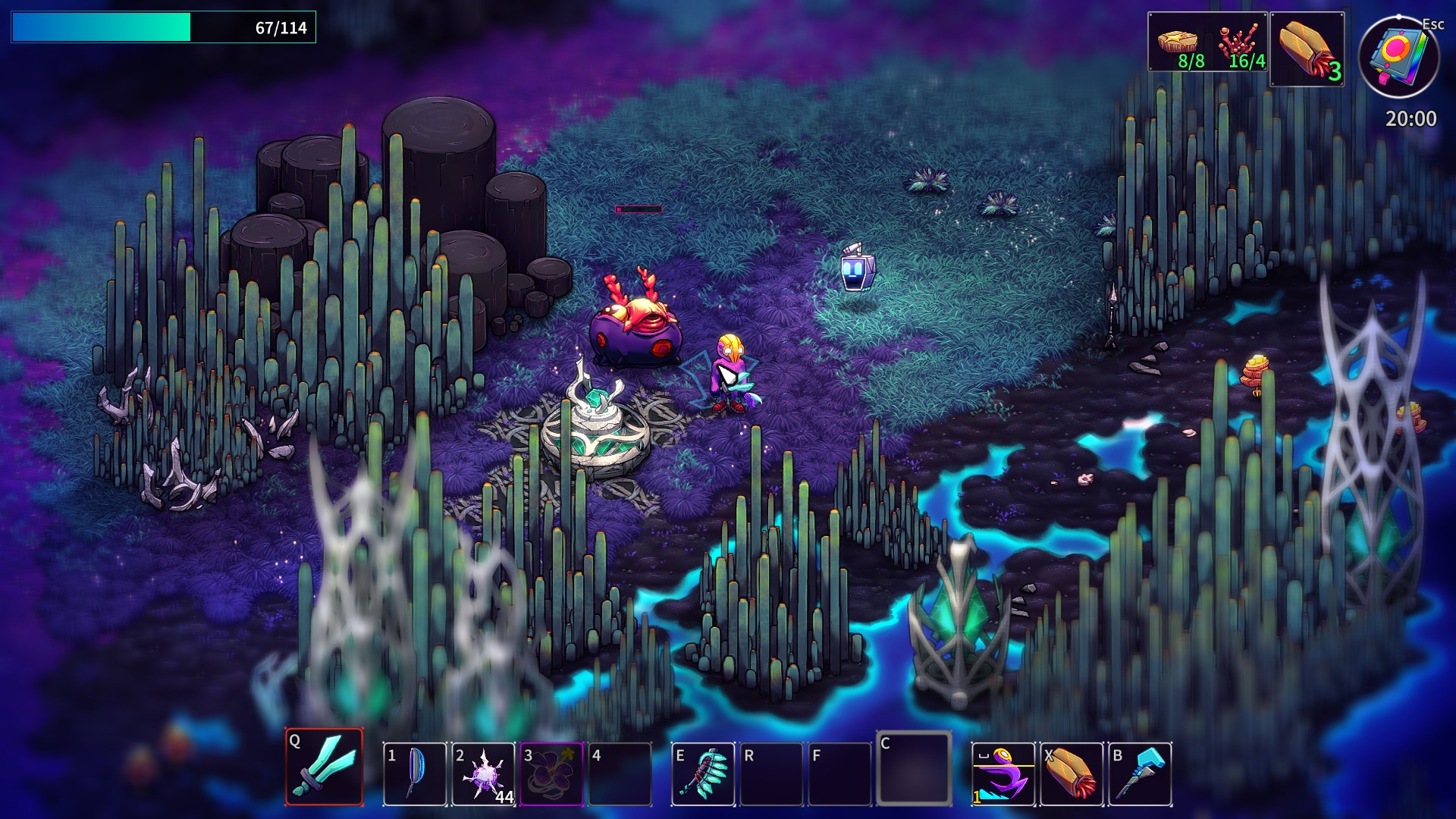The width and height of the screenshot is (1456, 819).
Task: Select the twin crystal swords weapon slot
Action: click(325, 767)
